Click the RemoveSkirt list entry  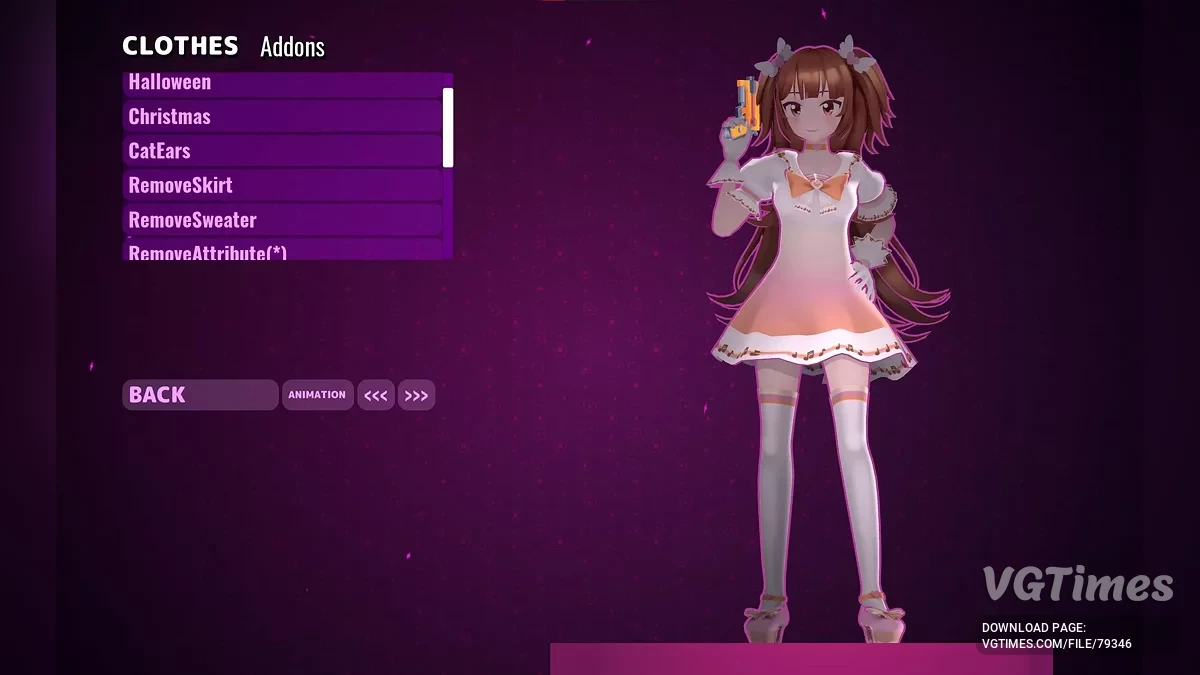(282, 185)
